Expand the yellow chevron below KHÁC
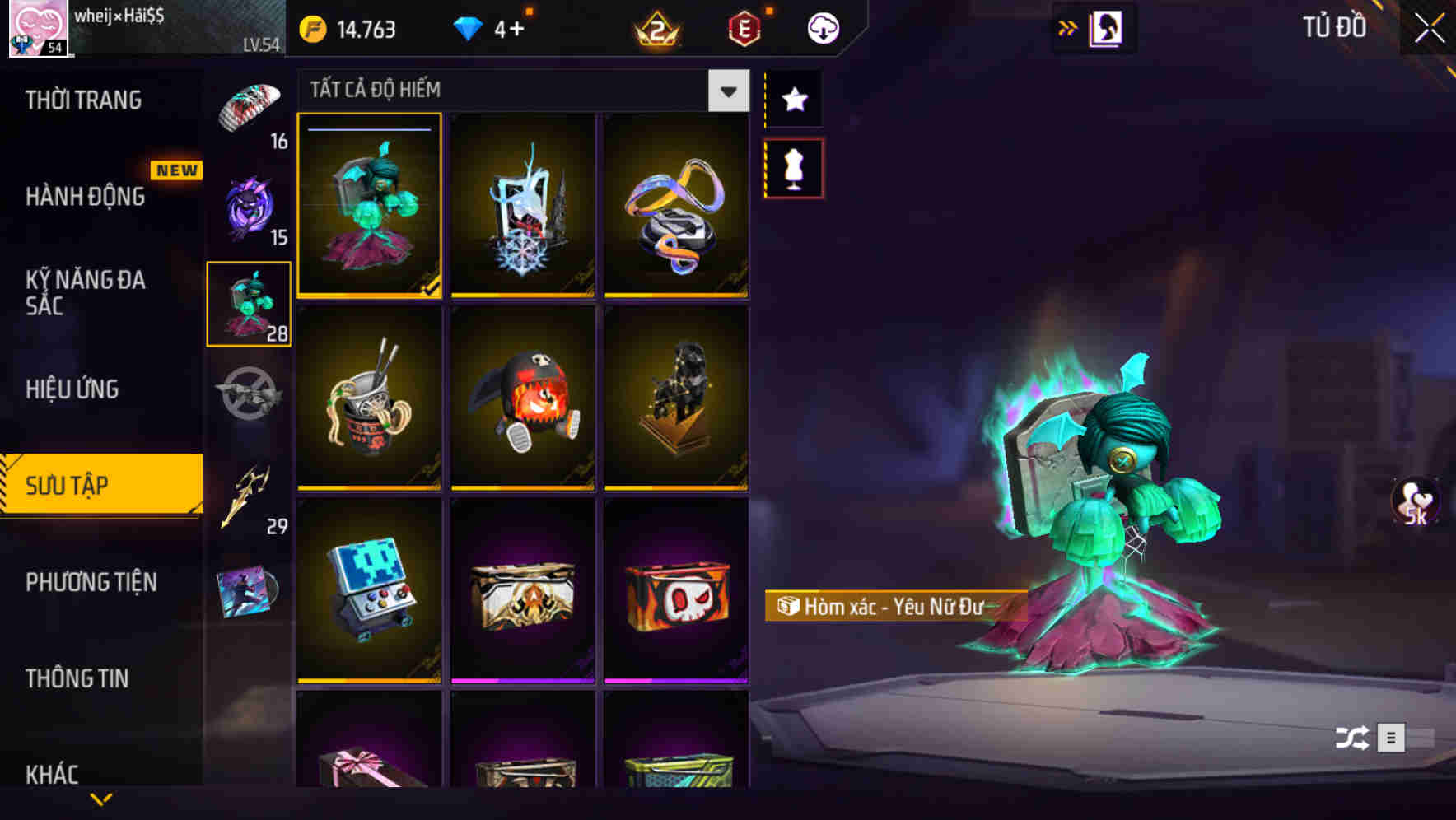The height and width of the screenshot is (820, 1456). click(x=101, y=799)
